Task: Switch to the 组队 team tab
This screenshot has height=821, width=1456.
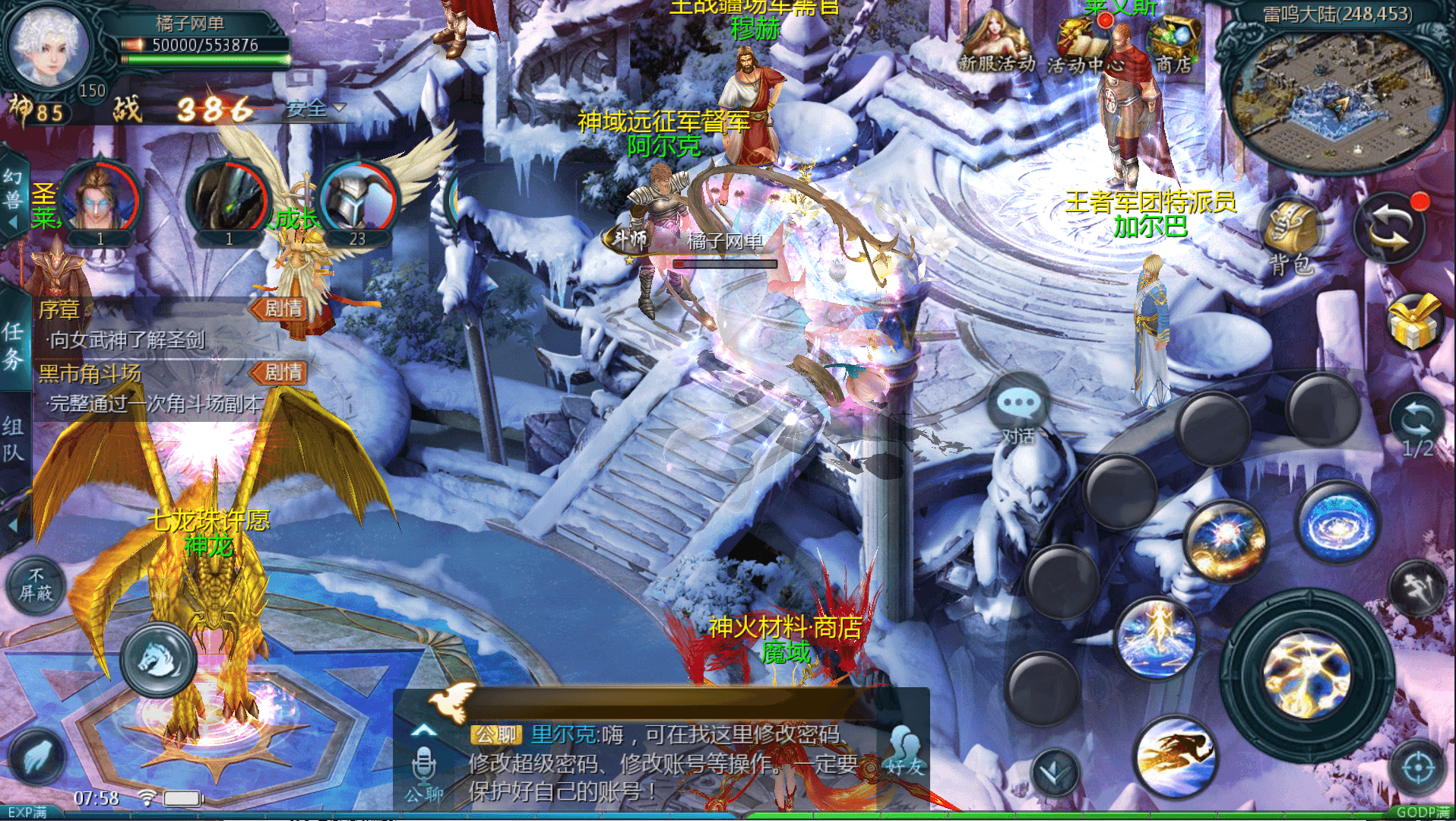Action: (14, 439)
